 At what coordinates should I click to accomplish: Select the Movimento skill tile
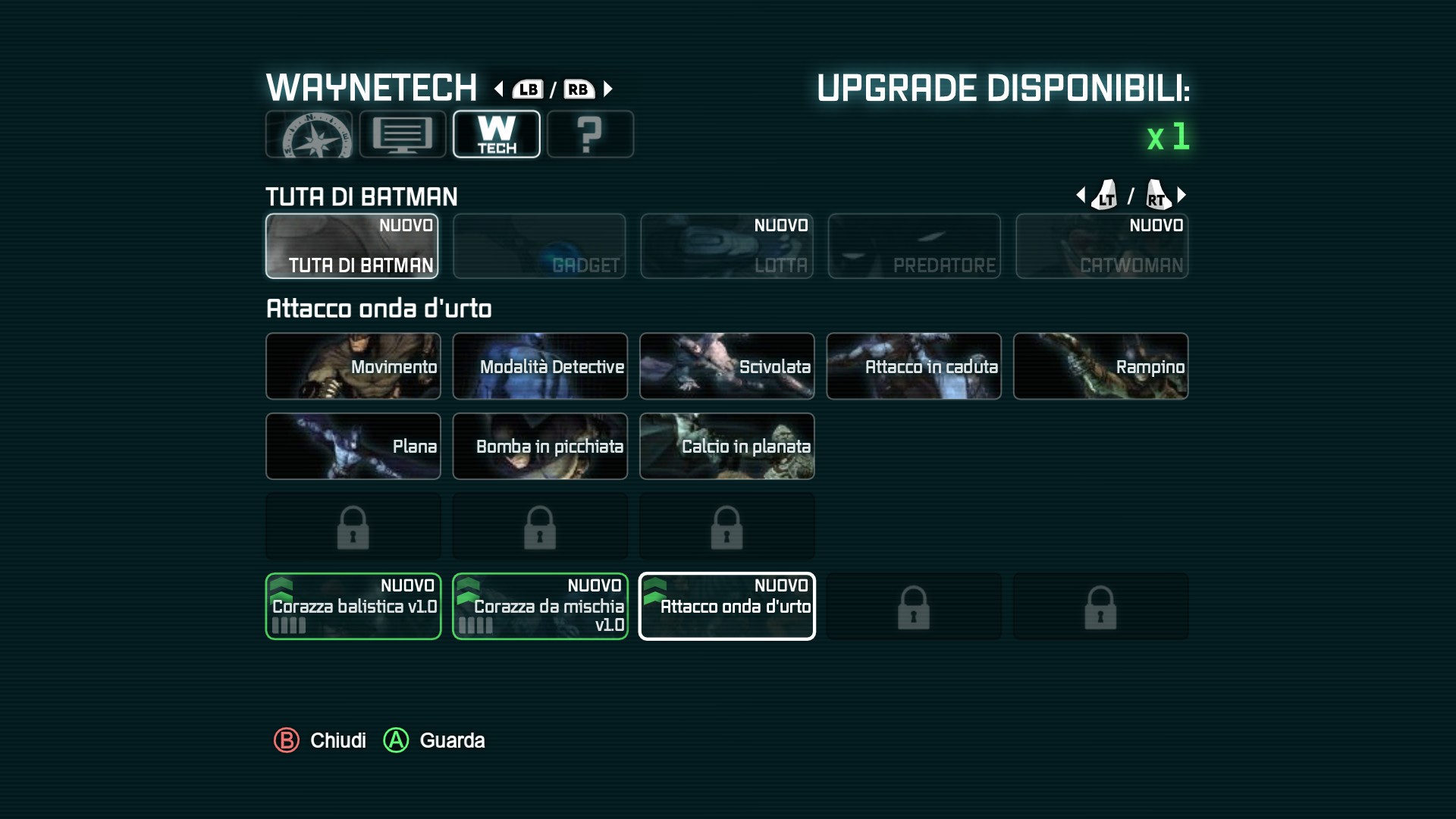(353, 366)
